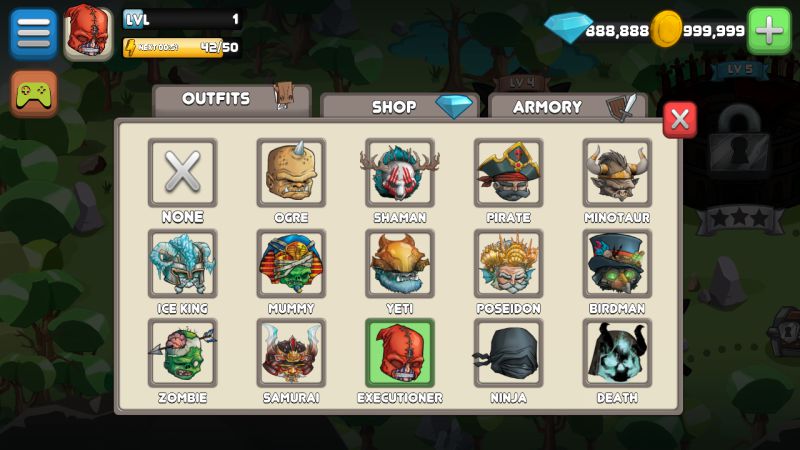The width and height of the screenshot is (800, 450).
Task: Choose the None outfit option
Action: point(182,173)
